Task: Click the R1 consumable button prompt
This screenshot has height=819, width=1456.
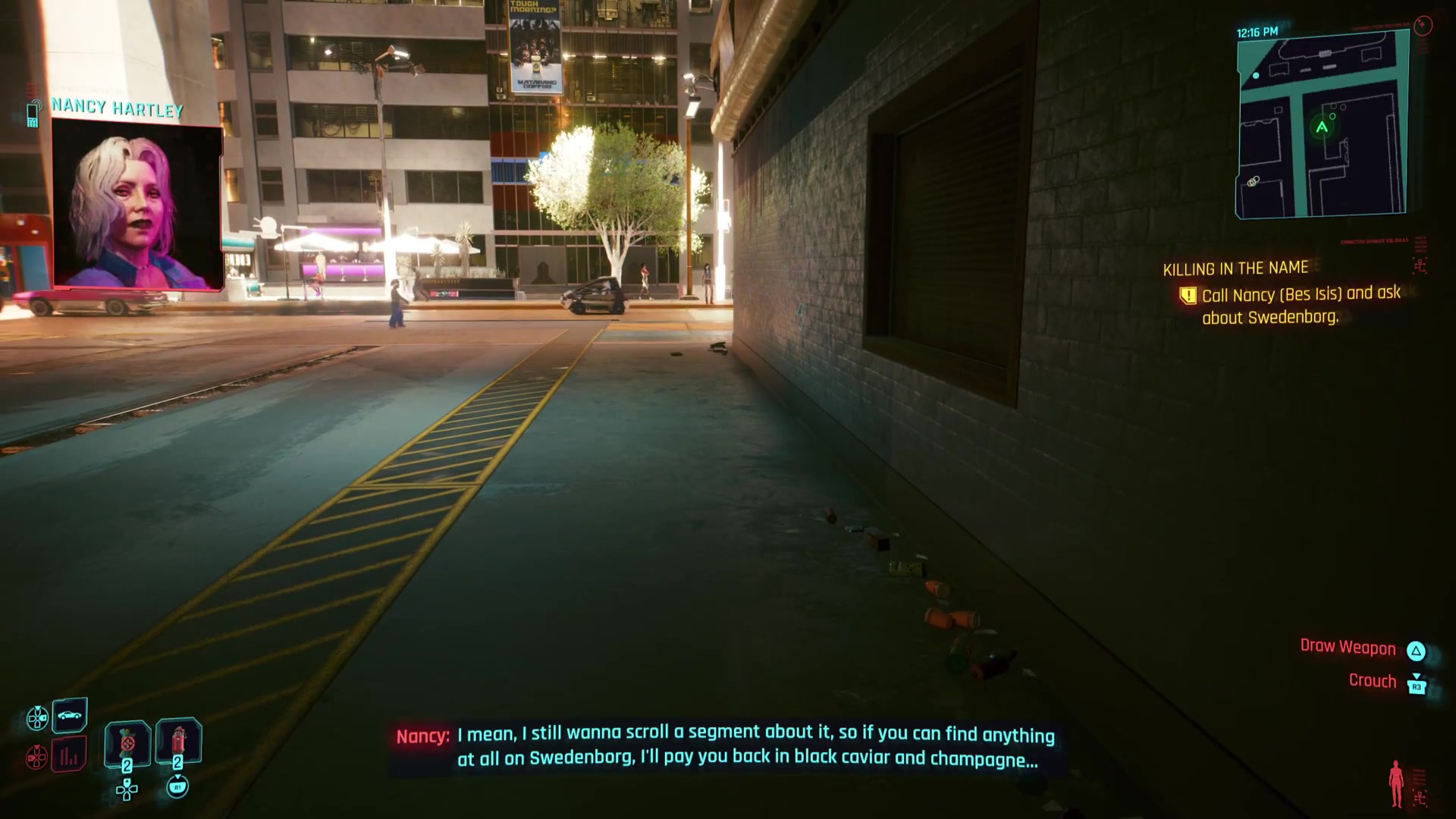Action: coord(178,789)
